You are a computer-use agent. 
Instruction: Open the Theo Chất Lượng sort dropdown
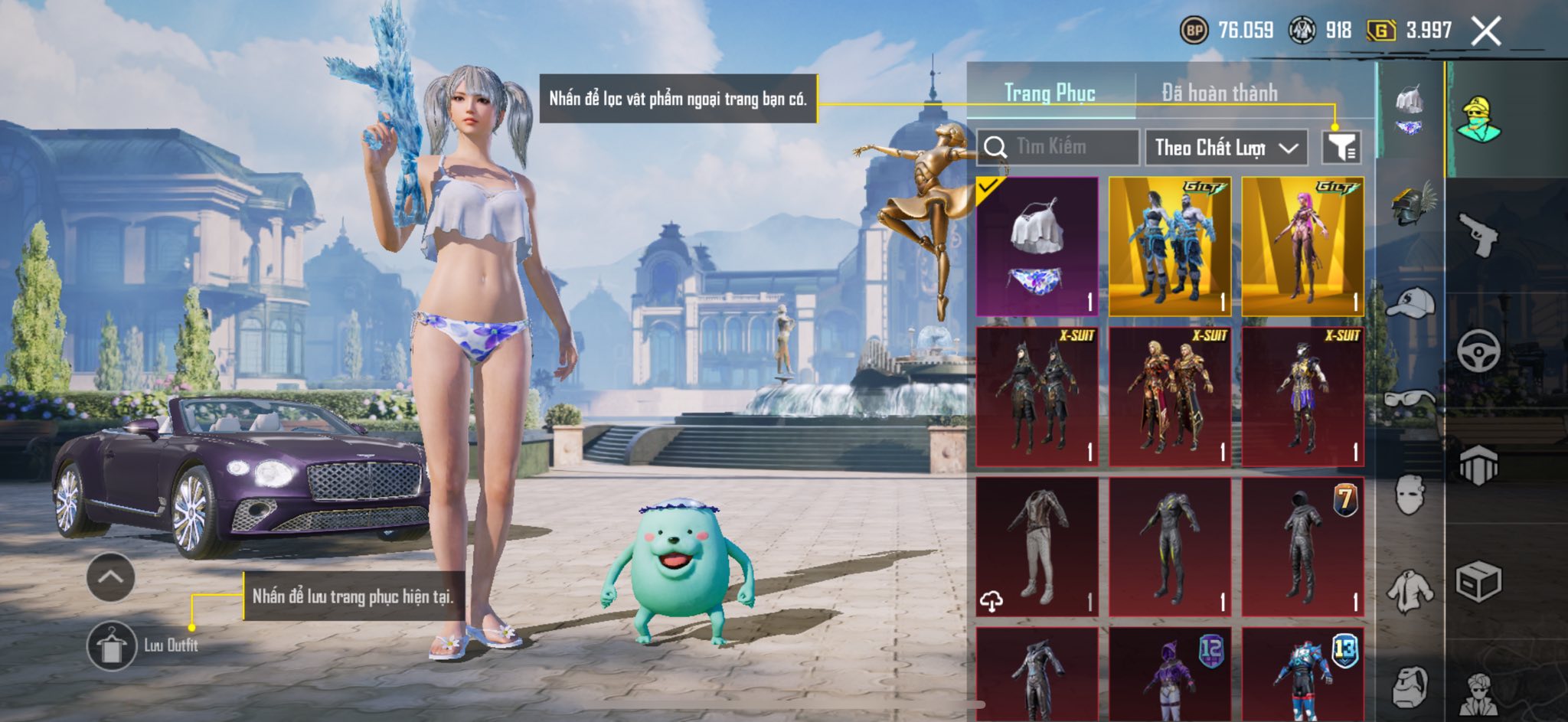[x=1226, y=147]
